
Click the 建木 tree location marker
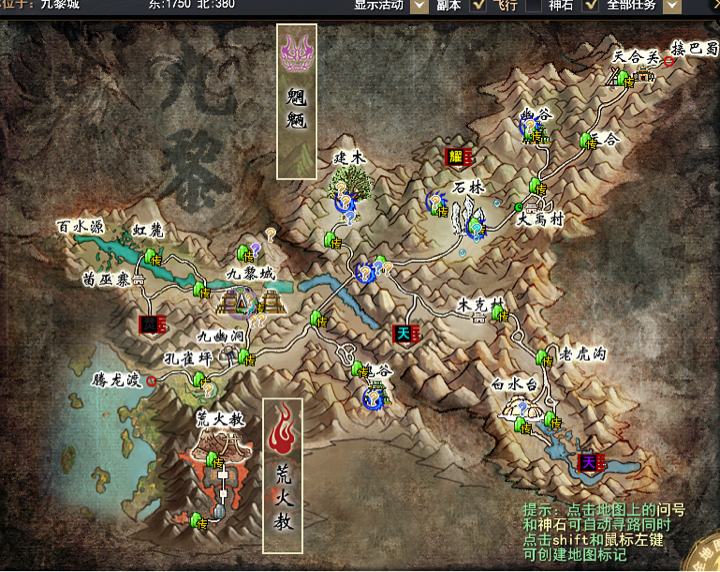349,184
